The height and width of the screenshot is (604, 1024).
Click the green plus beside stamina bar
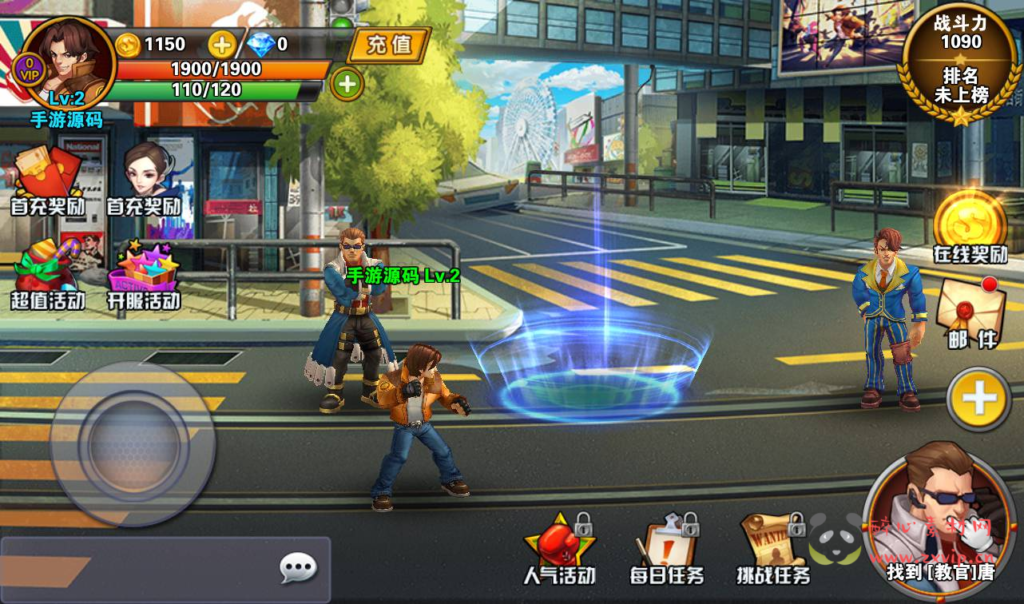[347, 84]
